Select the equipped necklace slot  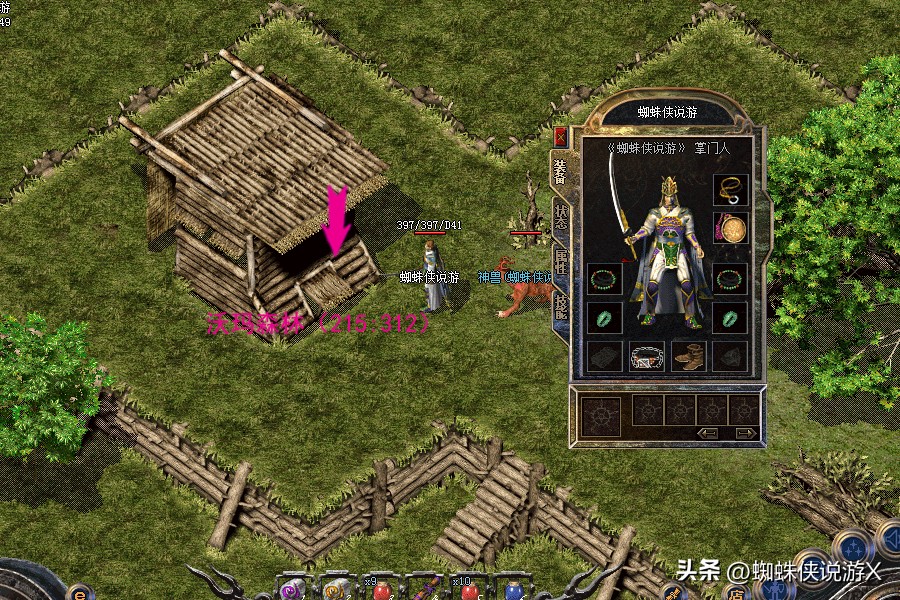click(x=731, y=191)
